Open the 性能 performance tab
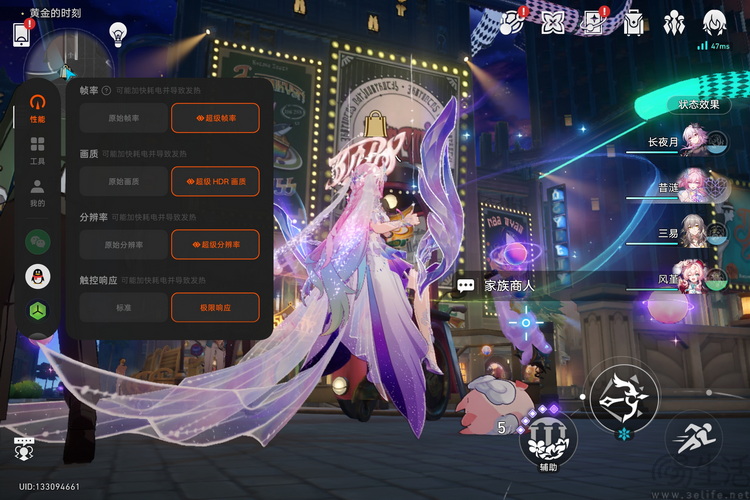 37,108
